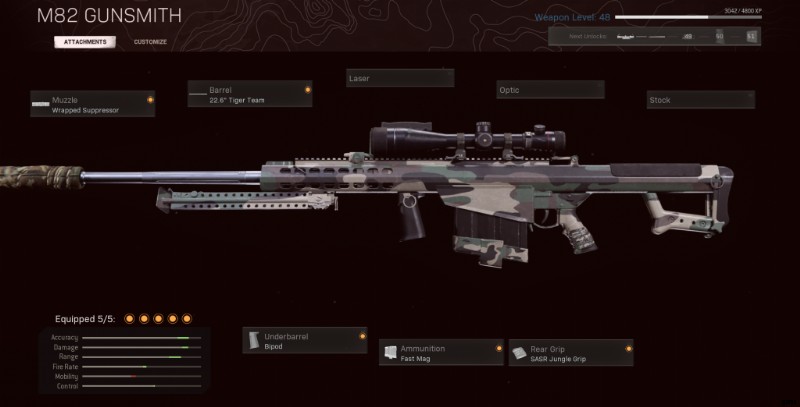
Task: Choose the empty Laser attachment slot
Action: pyautogui.click(x=400, y=78)
